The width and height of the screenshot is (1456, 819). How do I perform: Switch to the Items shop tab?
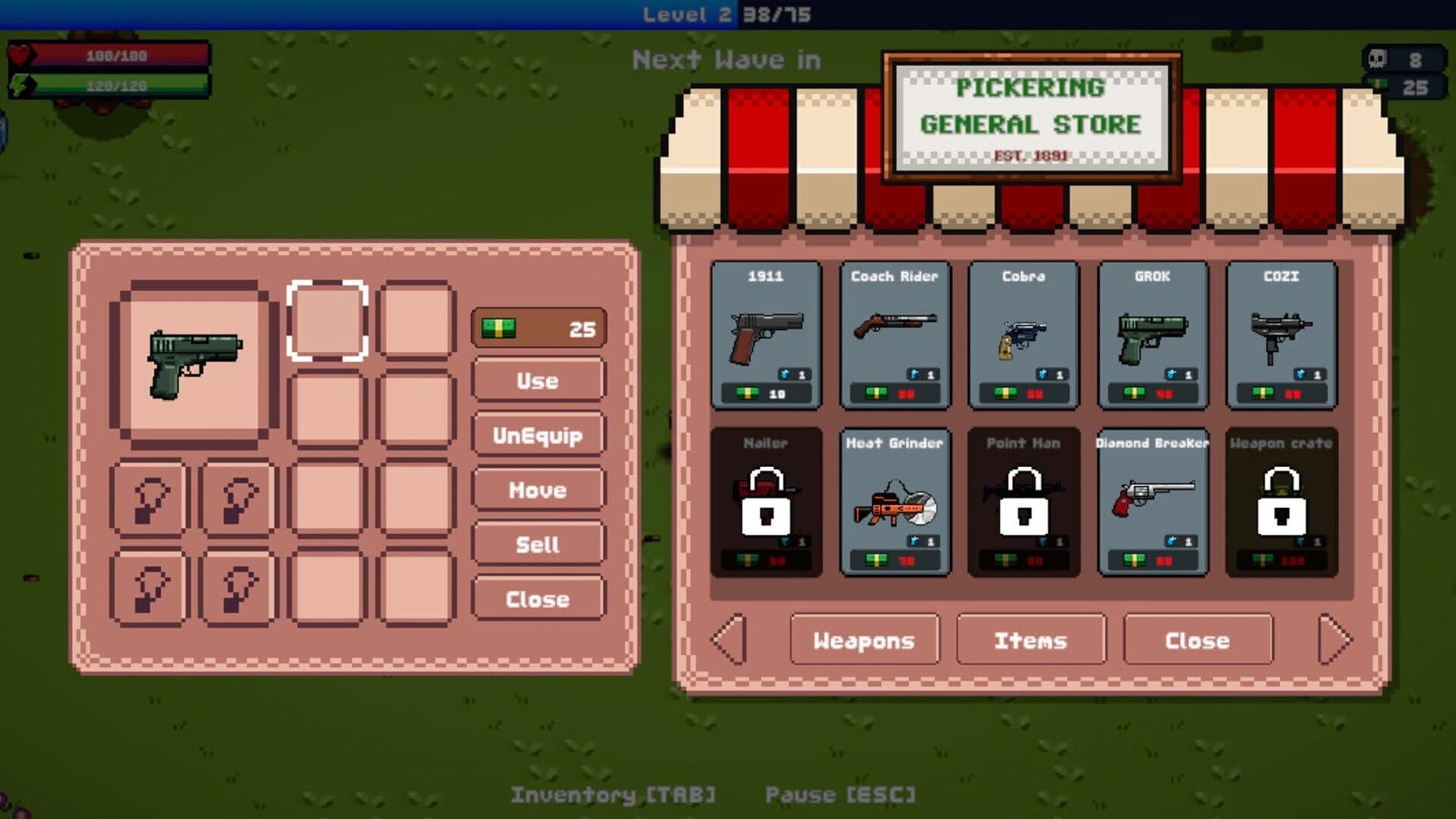[x=1031, y=641]
